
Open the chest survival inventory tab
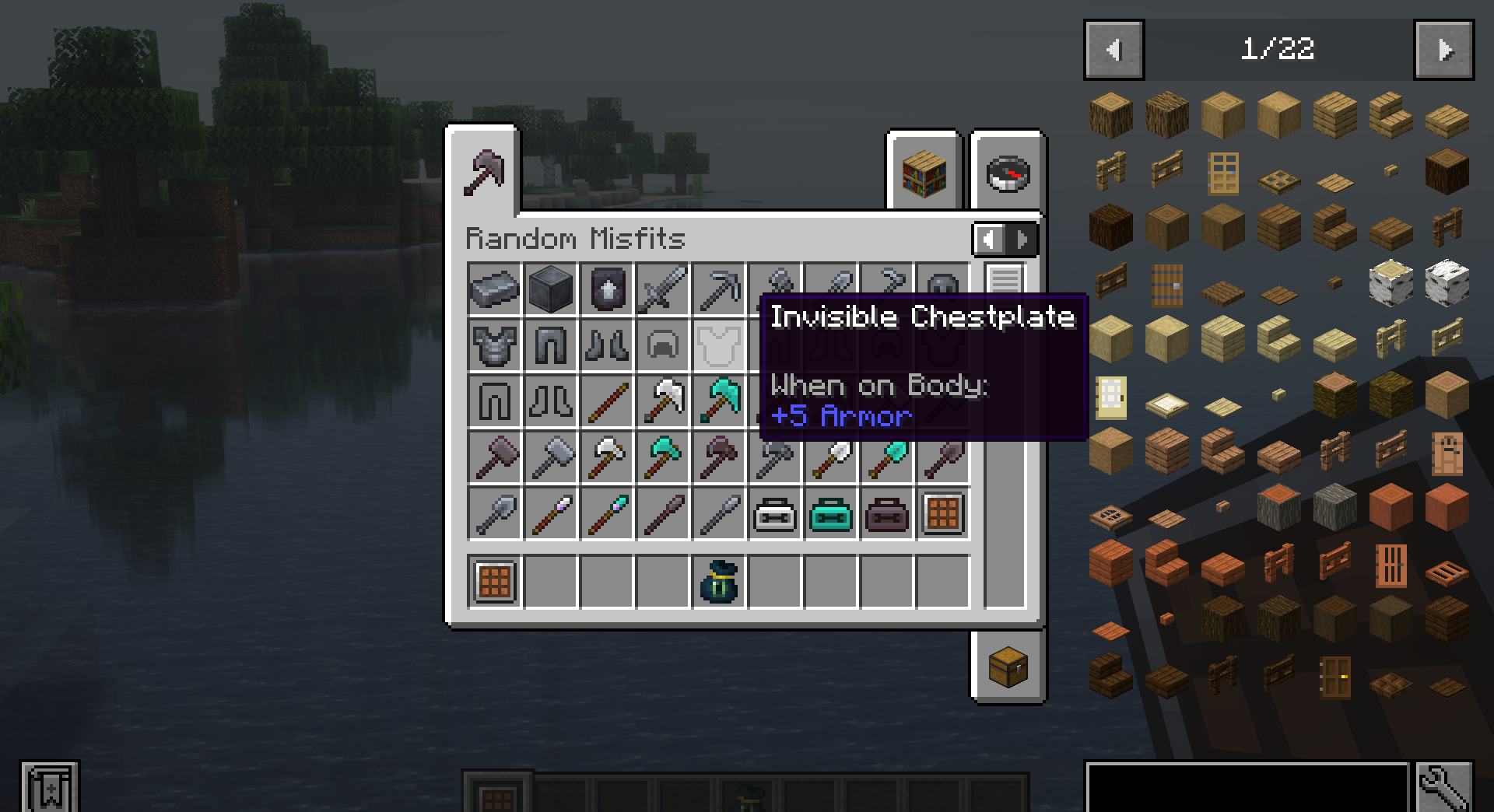click(1008, 667)
